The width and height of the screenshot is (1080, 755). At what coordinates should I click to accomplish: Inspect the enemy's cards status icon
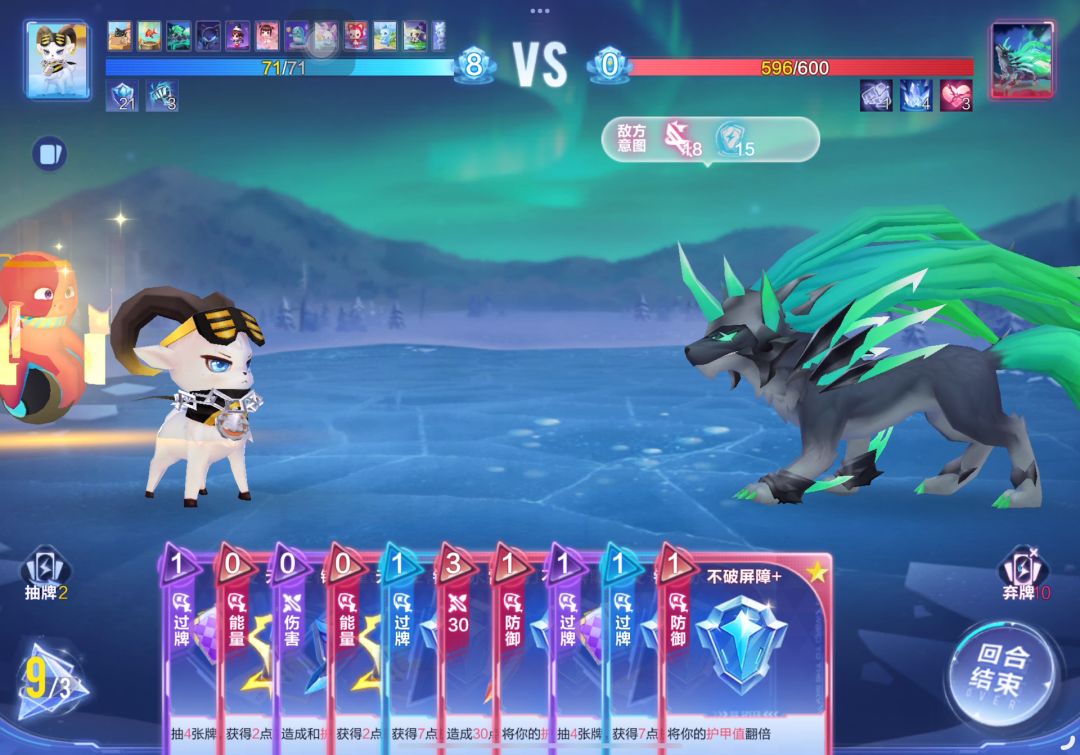876,96
